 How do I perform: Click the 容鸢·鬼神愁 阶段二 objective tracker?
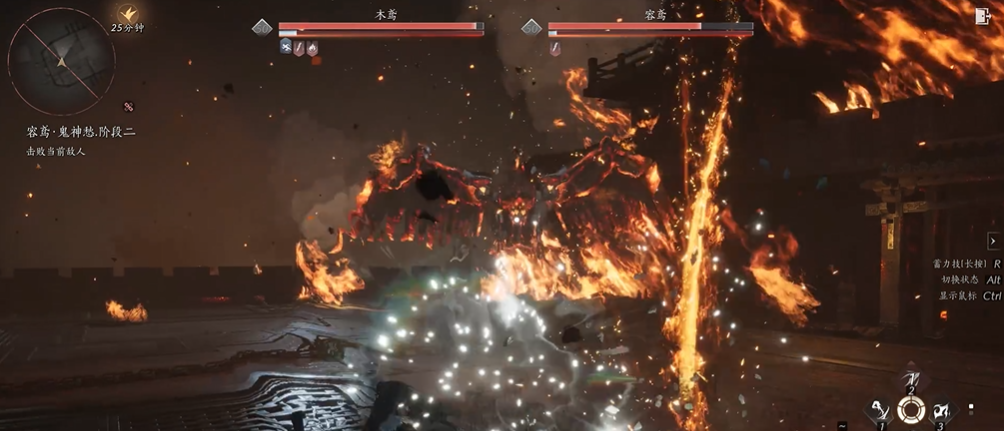88,133
